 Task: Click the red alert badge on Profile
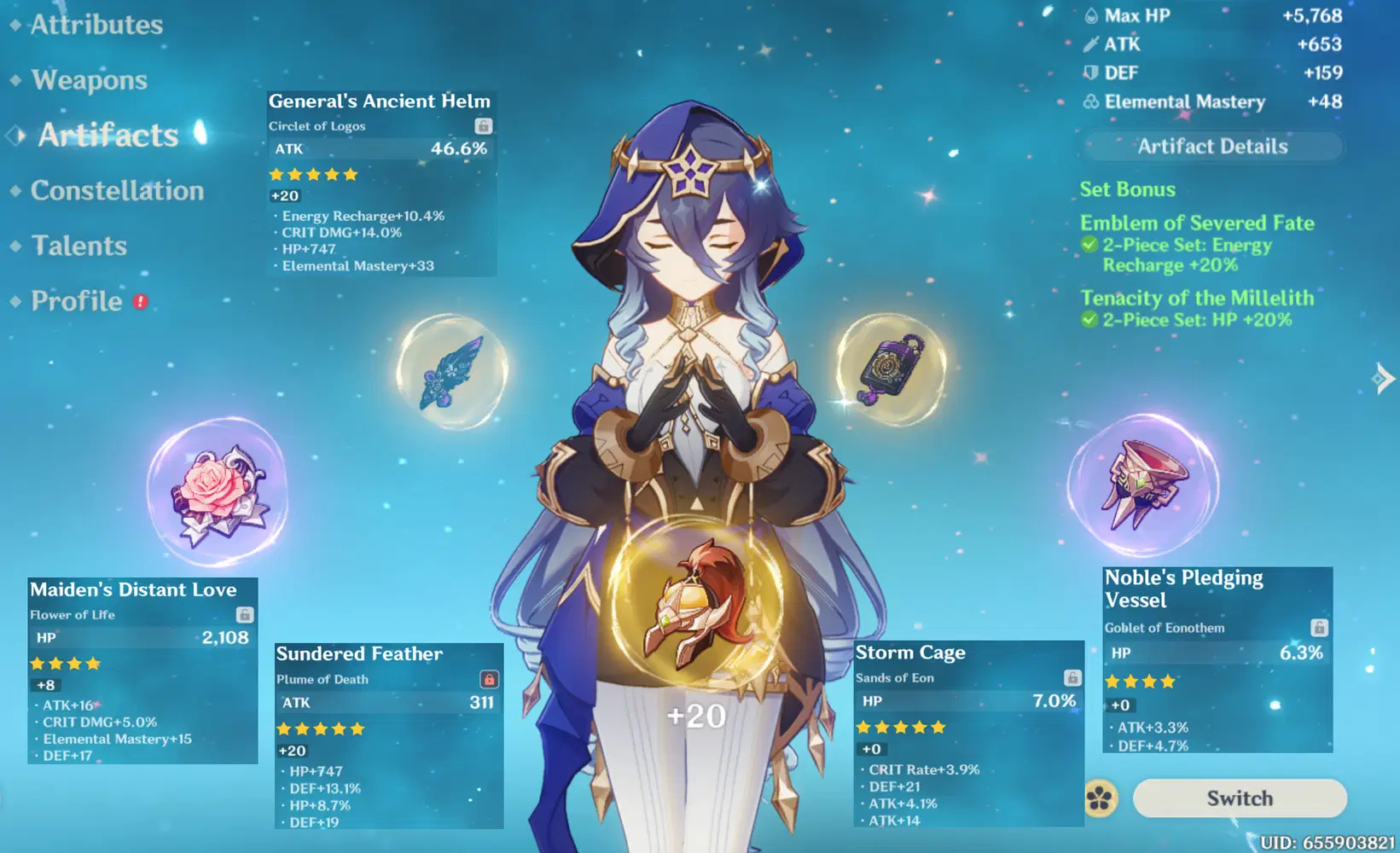pyautogui.click(x=142, y=301)
